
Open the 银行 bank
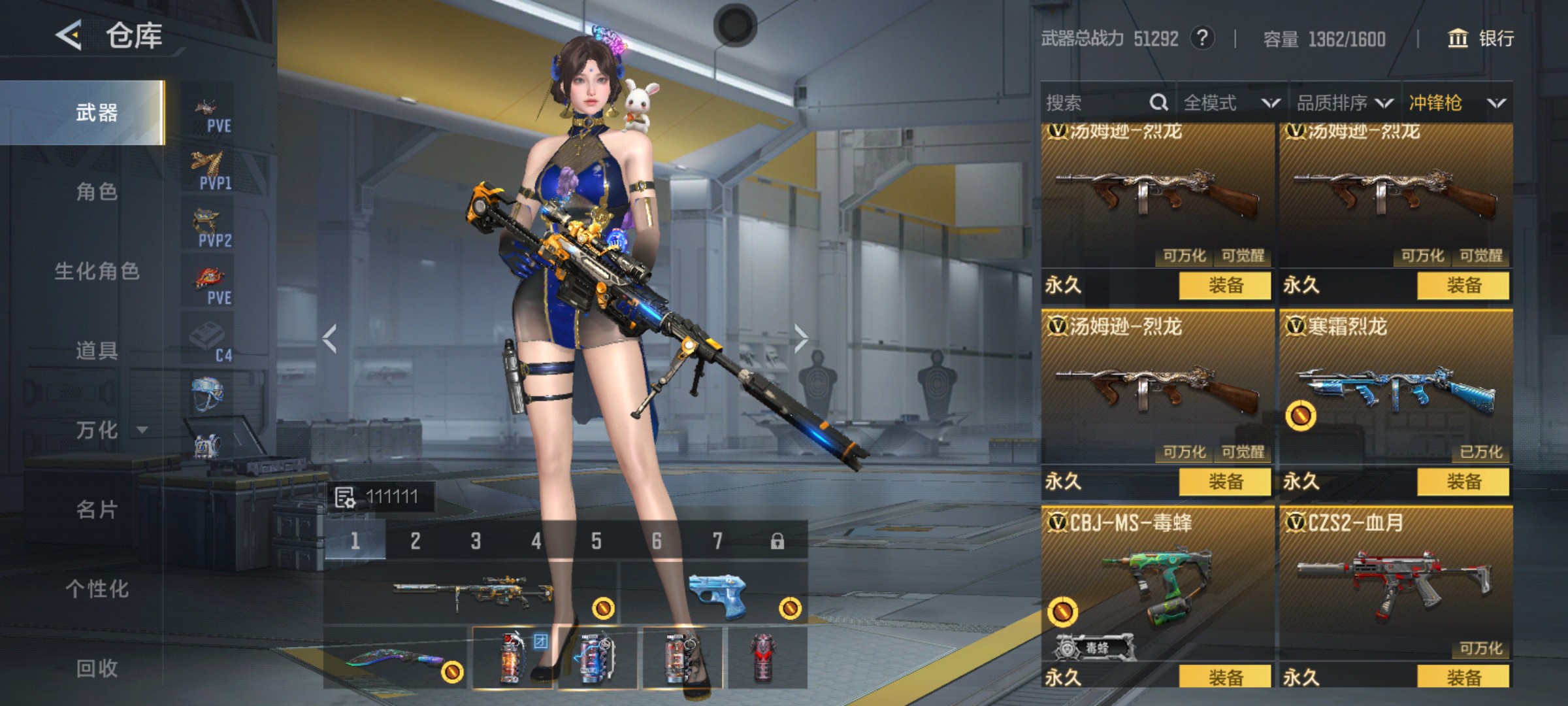tap(1481, 39)
